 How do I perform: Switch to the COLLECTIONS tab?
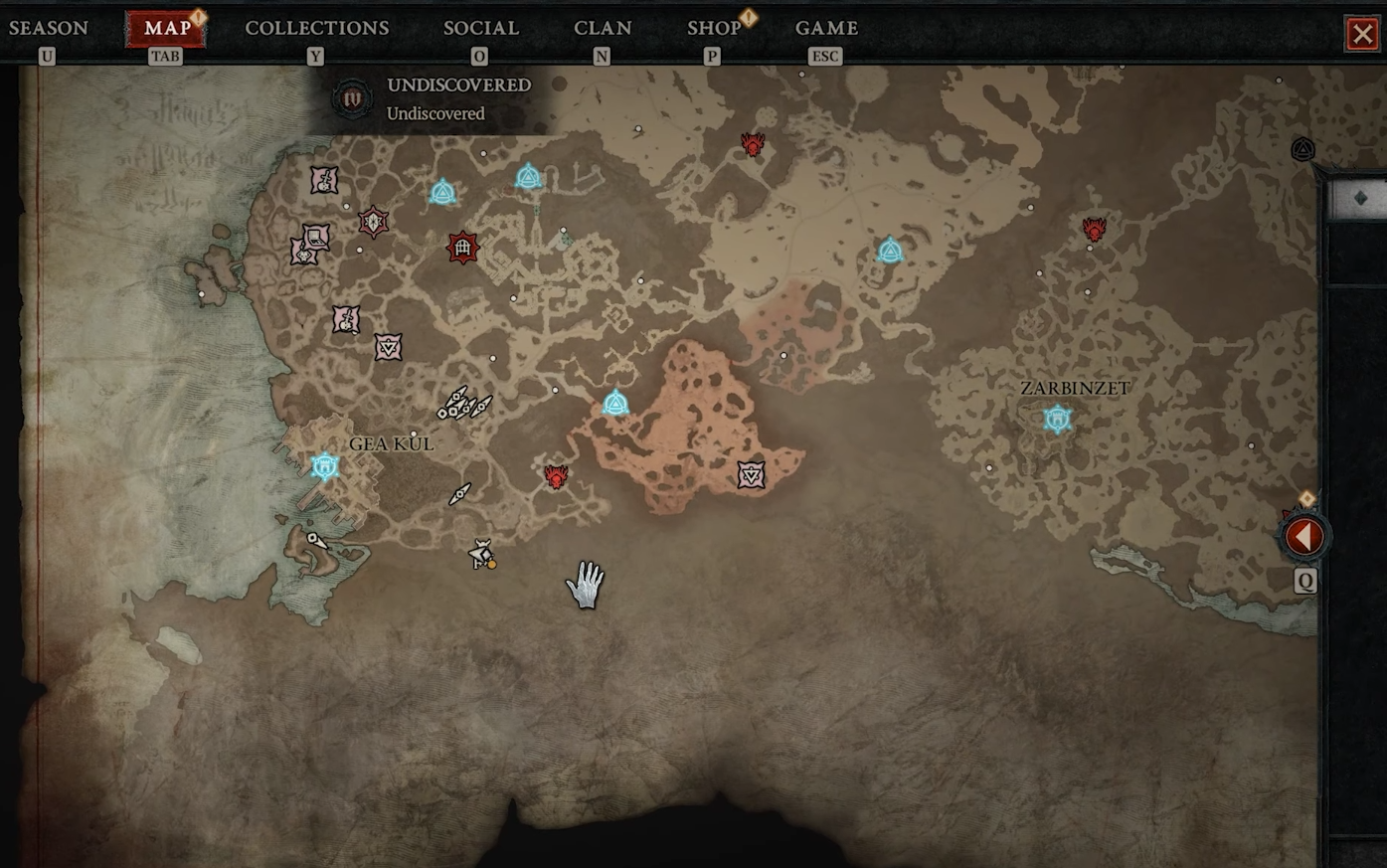316,28
